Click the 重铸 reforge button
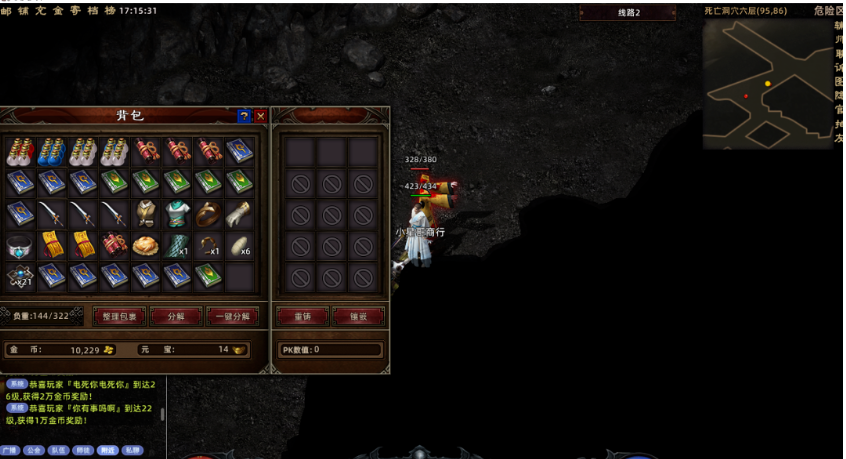The height and width of the screenshot is (459, 846). (301, 316)
